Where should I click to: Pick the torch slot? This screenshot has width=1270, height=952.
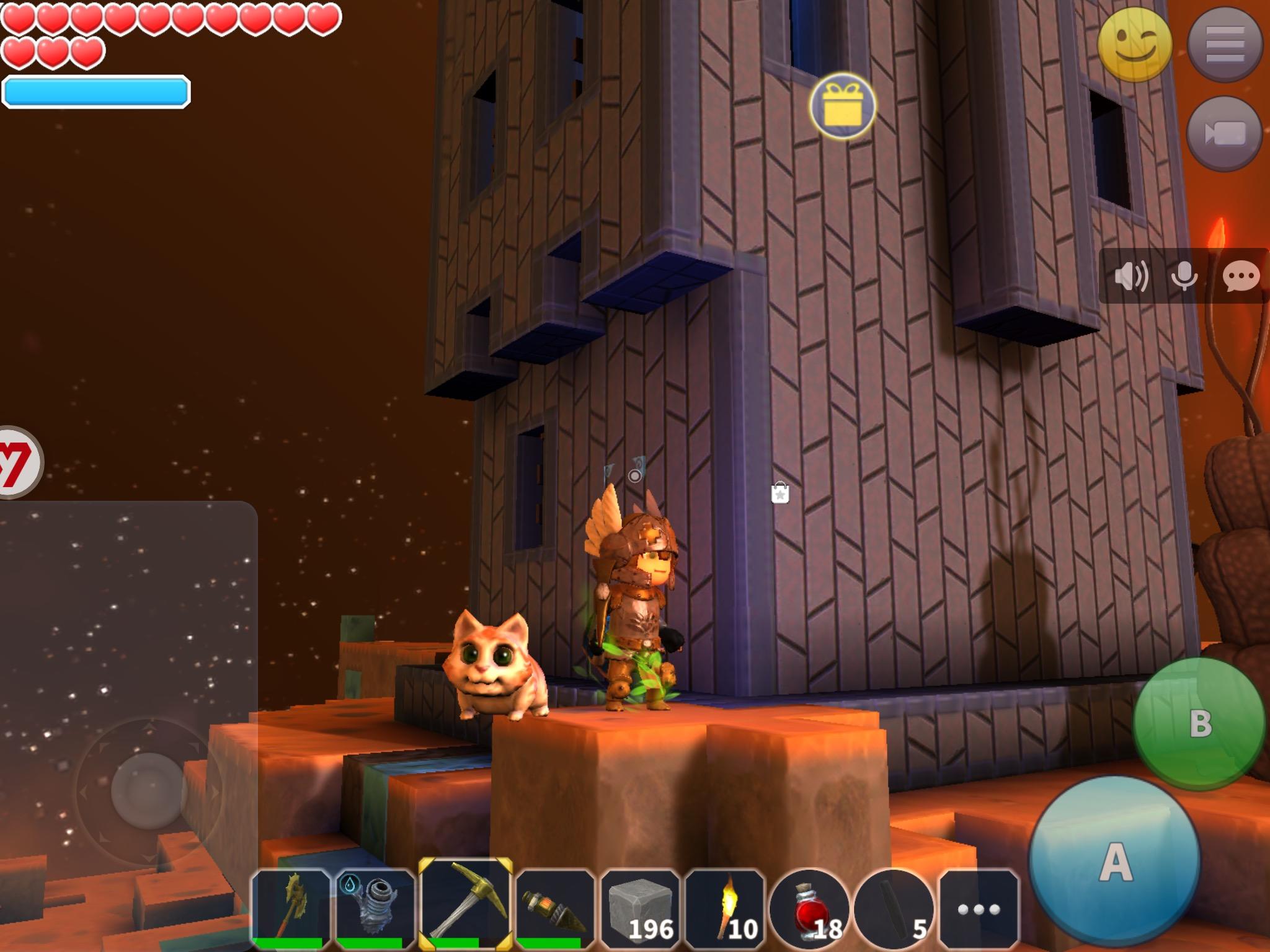pos(726,909)
